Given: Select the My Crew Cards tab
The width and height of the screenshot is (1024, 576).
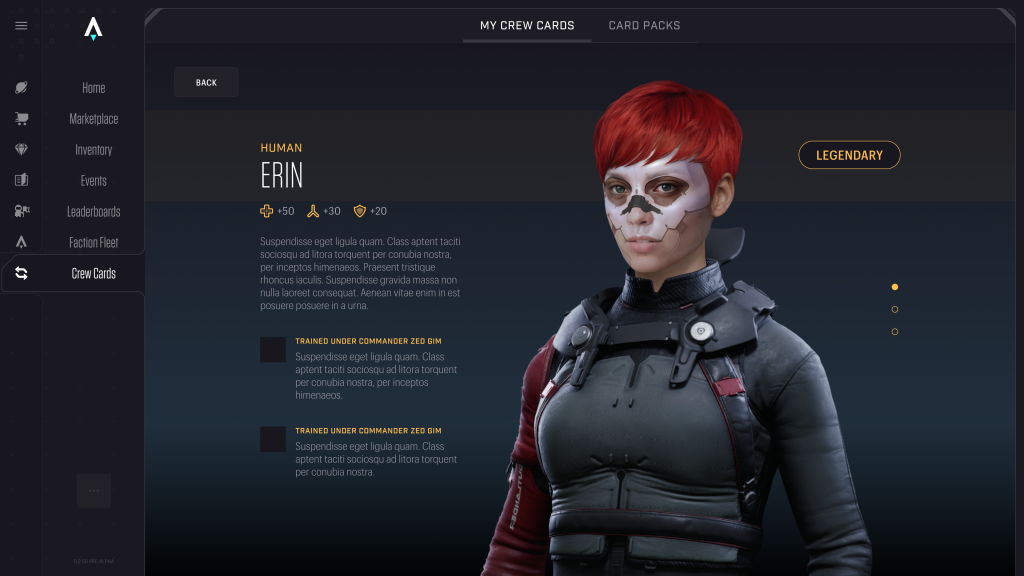Looking at the screenshot, I should (x=527, y=25).
